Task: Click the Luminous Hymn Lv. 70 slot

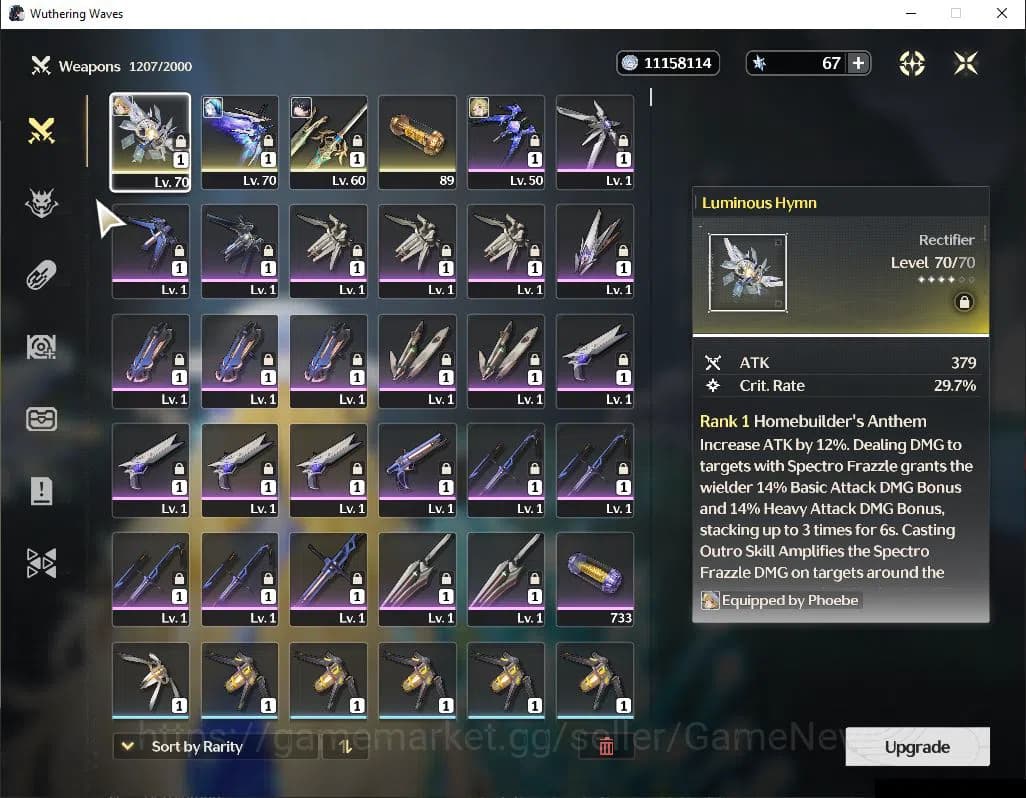Action: 150,142
